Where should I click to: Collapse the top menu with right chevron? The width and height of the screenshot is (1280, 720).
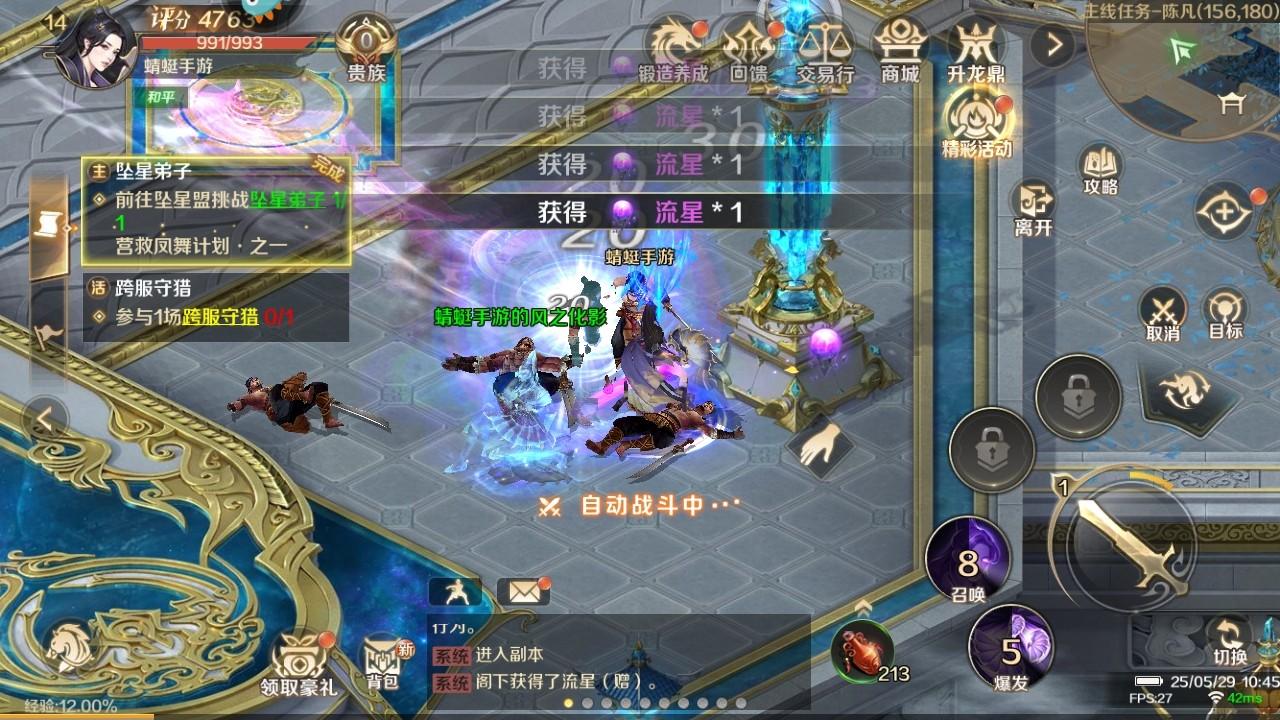(1051, 43)
